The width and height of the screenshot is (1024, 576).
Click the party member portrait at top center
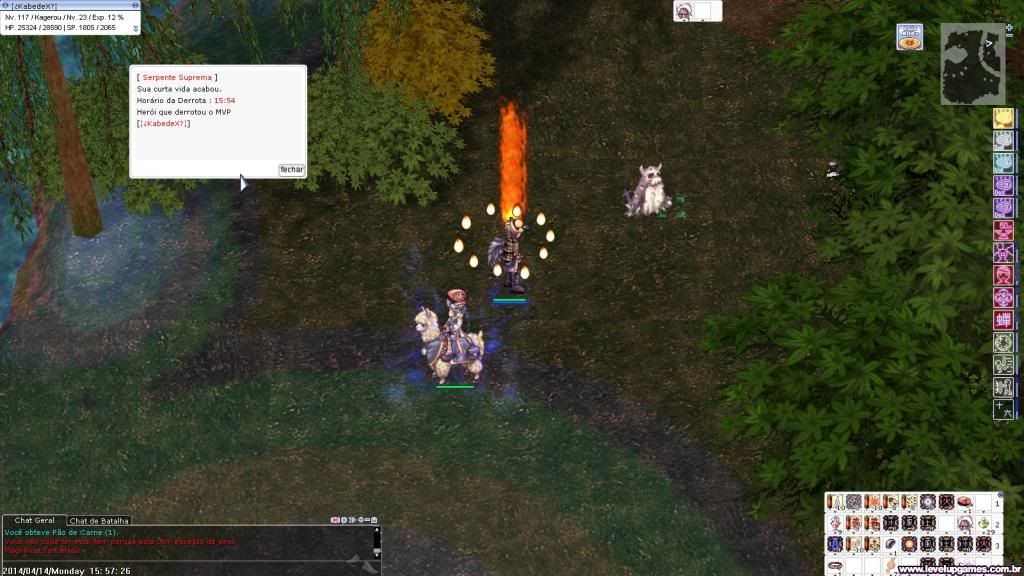685,11
